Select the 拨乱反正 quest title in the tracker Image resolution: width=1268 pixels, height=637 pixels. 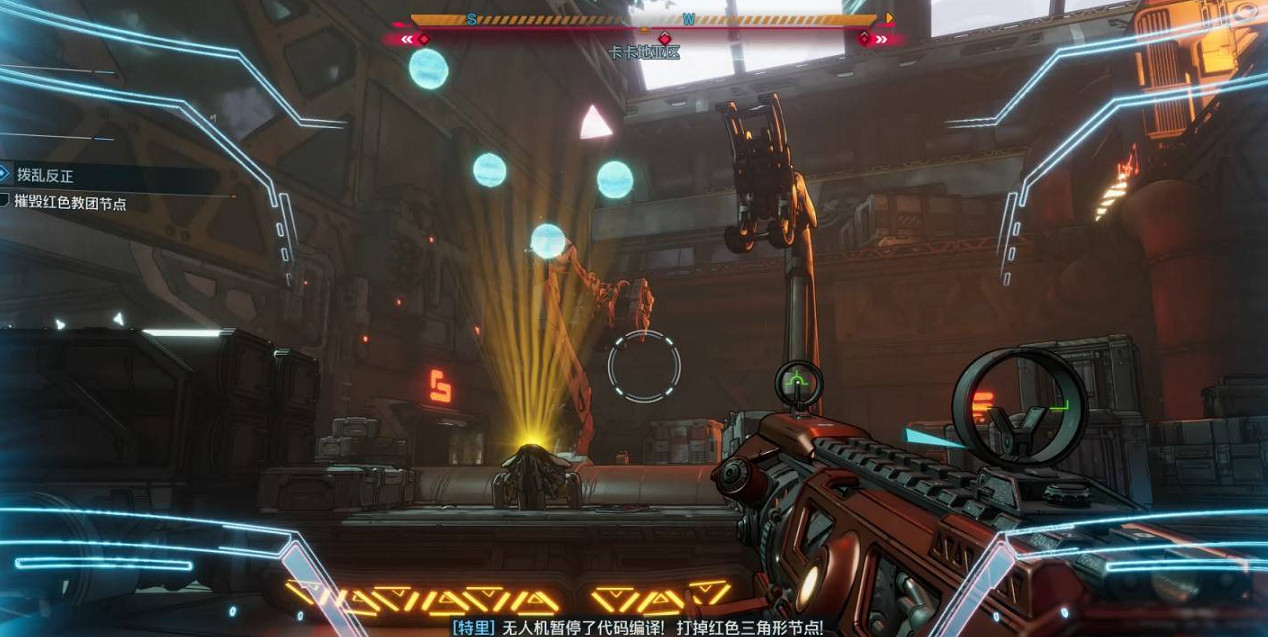(x=45, y=175)
